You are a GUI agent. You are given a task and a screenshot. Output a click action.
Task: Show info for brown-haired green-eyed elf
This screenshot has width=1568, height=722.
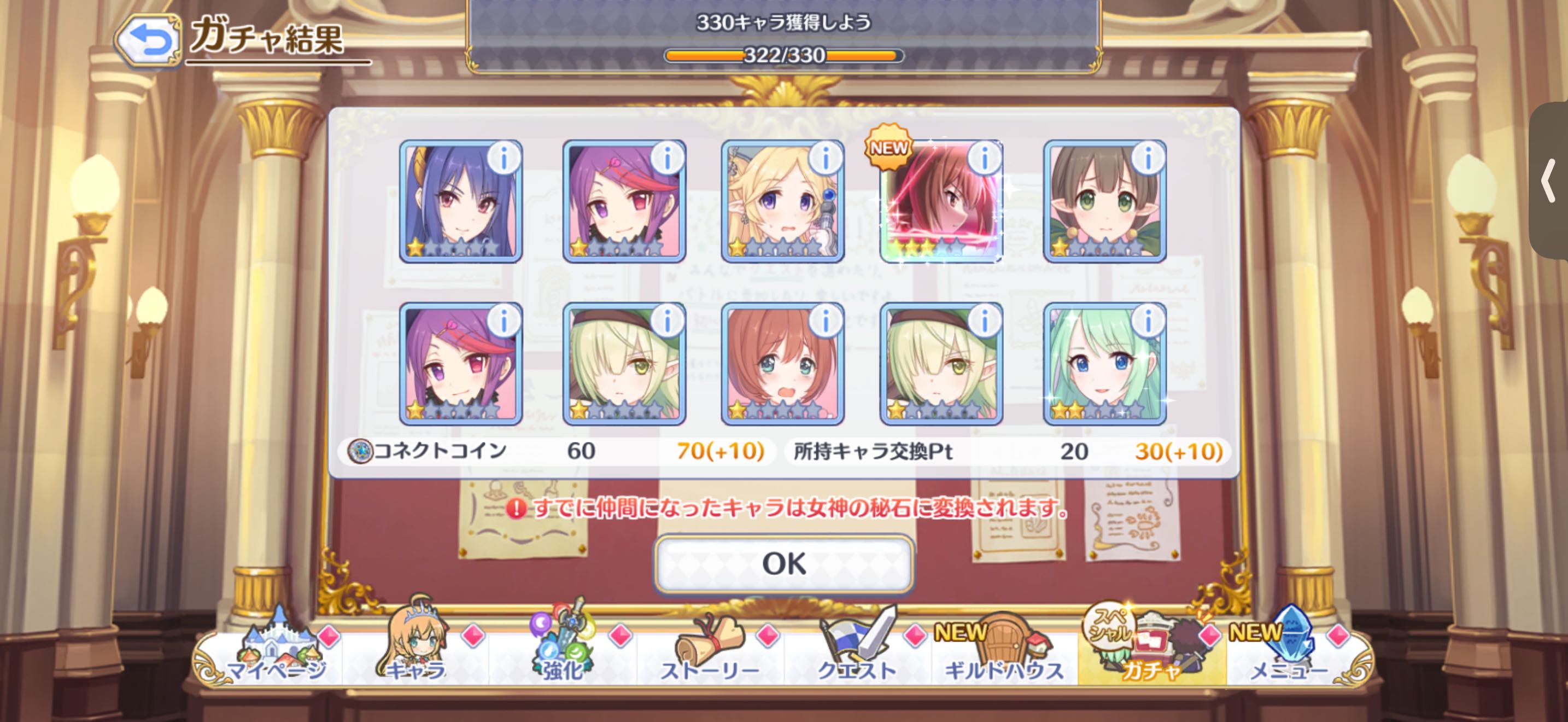pos(1148,159)
